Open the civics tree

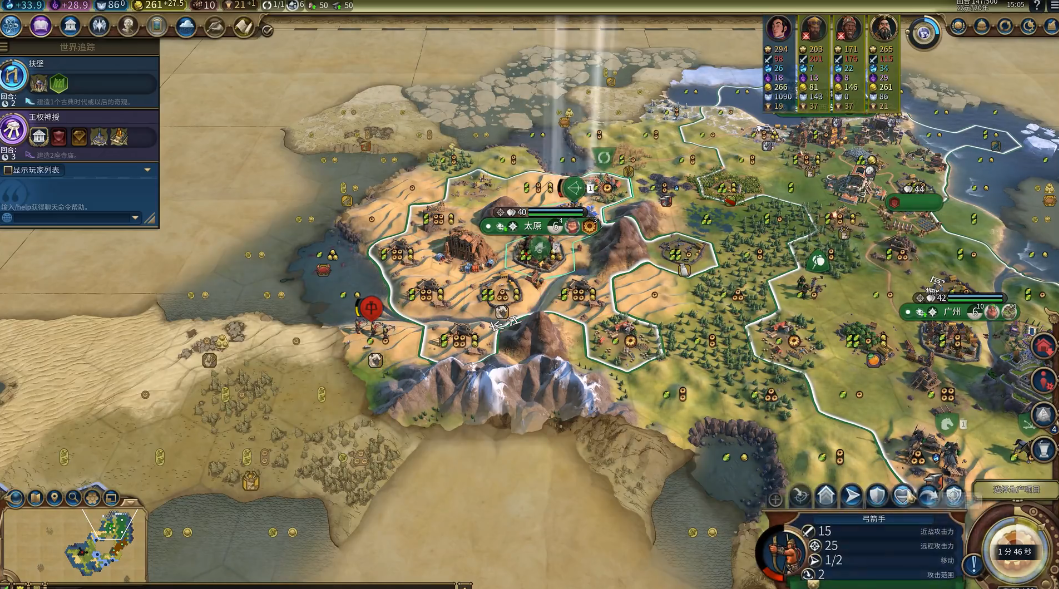(x=42, y=26)
